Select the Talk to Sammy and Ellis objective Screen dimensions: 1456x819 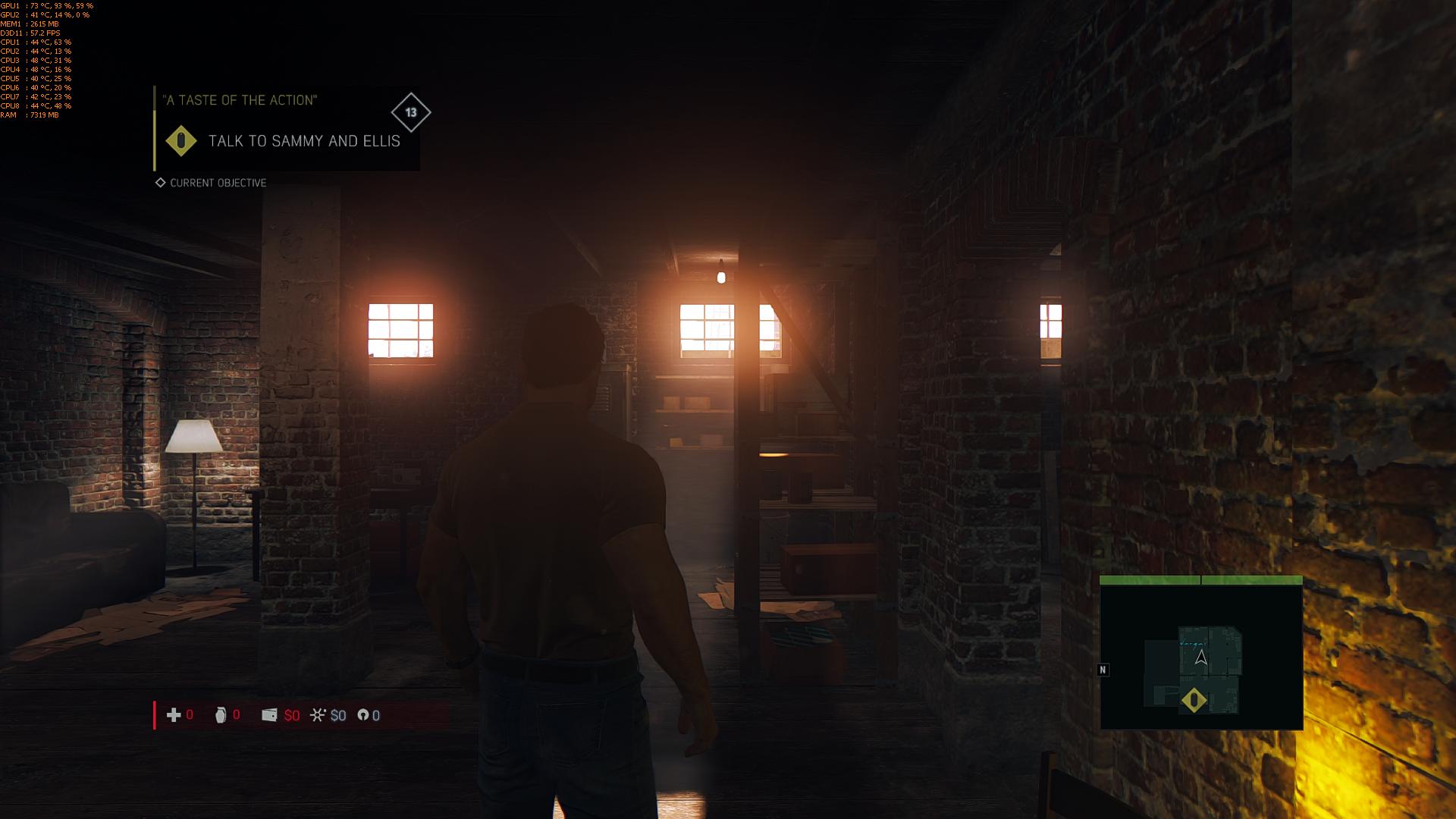click(x=303, y=141)
